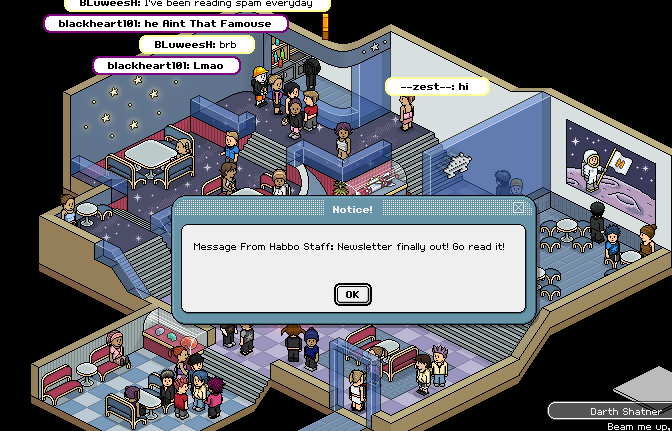Close the Notice dialog with the X
This screenshot has width=672, height=431.
[x=518, y=208]
